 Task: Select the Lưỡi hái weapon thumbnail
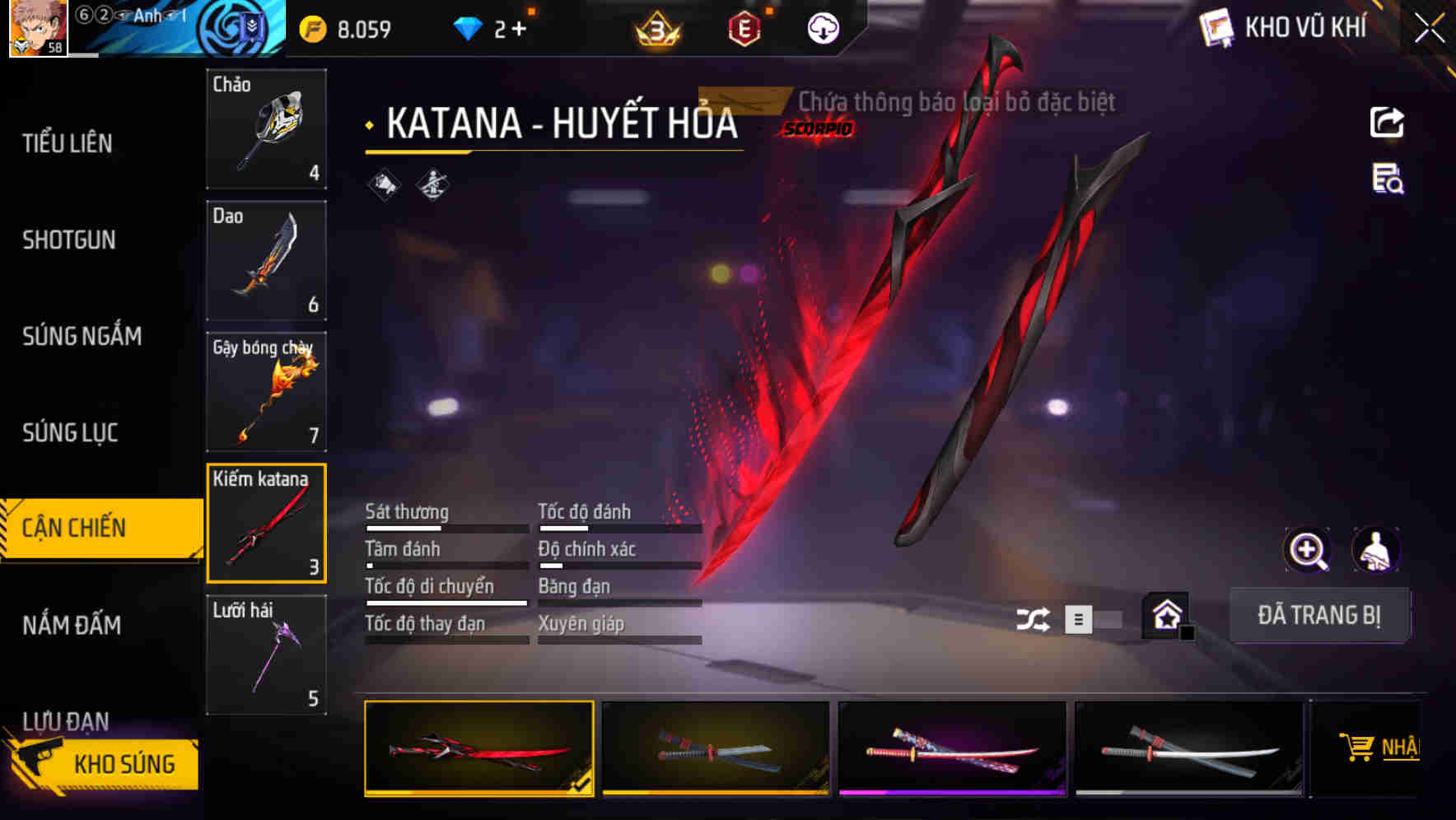click(266, 655)
